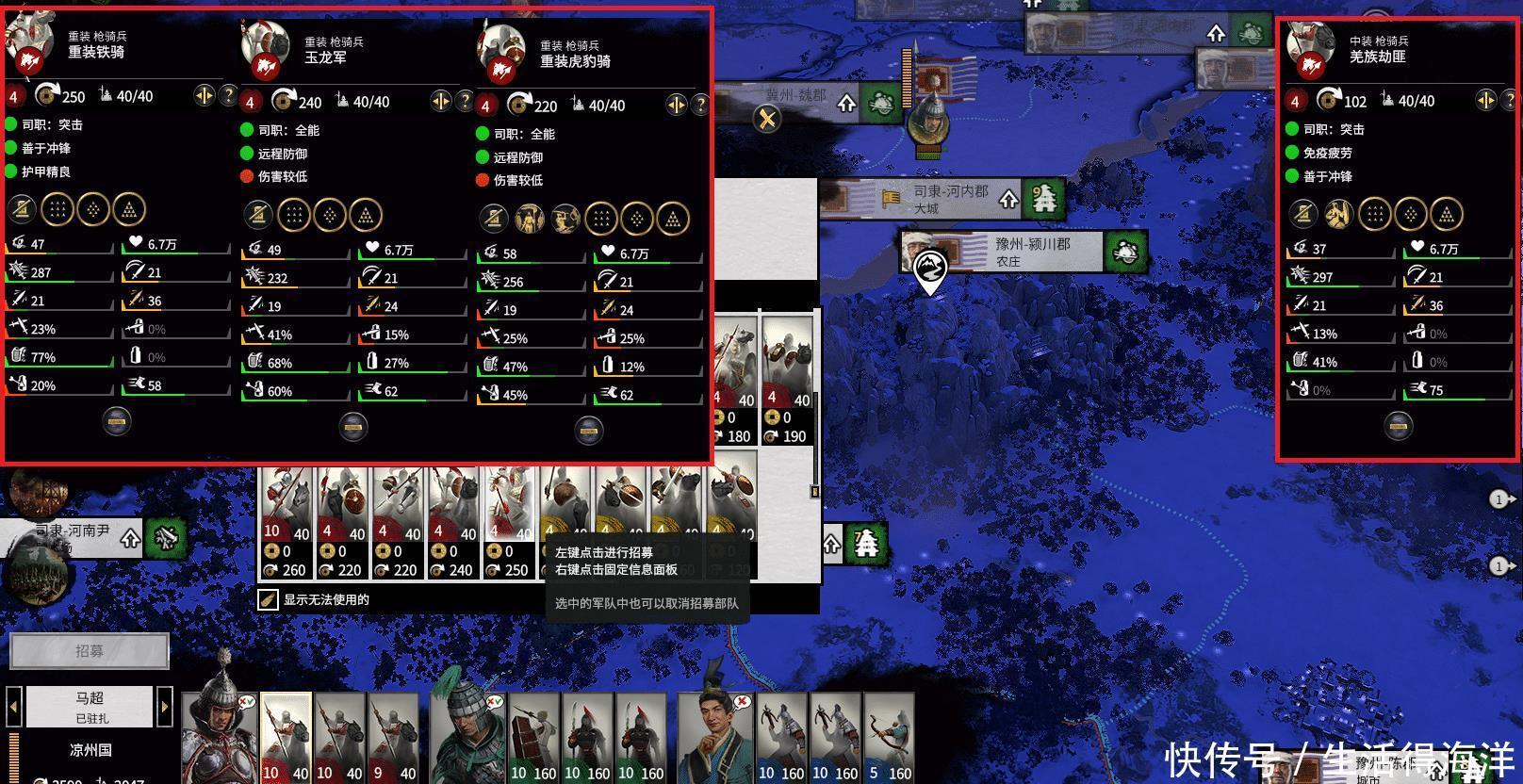Select the armored general portrait in army bar
Image resolution: width=1523 pixels, height=784 pixels.
[x=220, y=740]
